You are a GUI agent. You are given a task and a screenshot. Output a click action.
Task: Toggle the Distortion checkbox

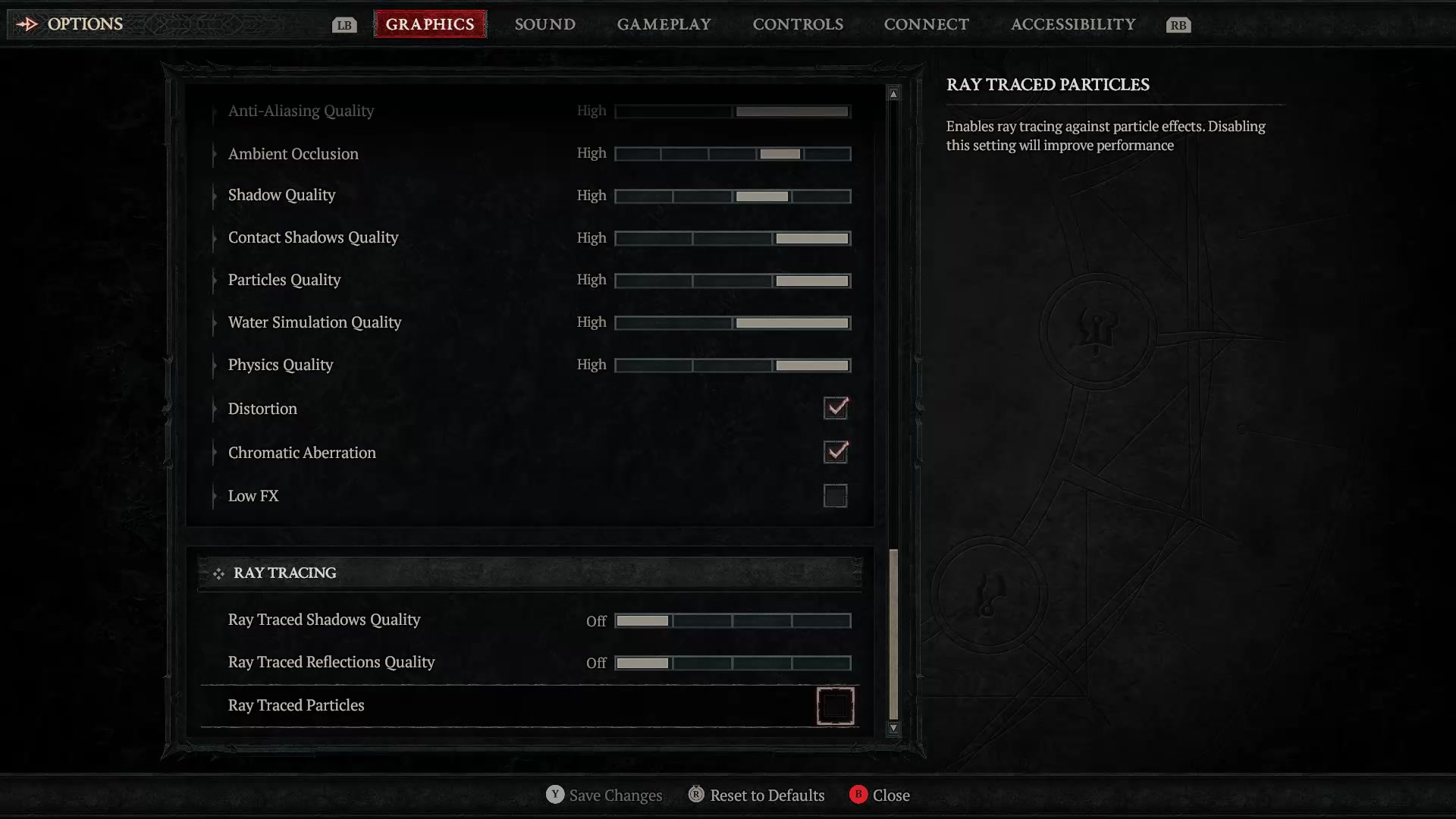pos(835,408)
